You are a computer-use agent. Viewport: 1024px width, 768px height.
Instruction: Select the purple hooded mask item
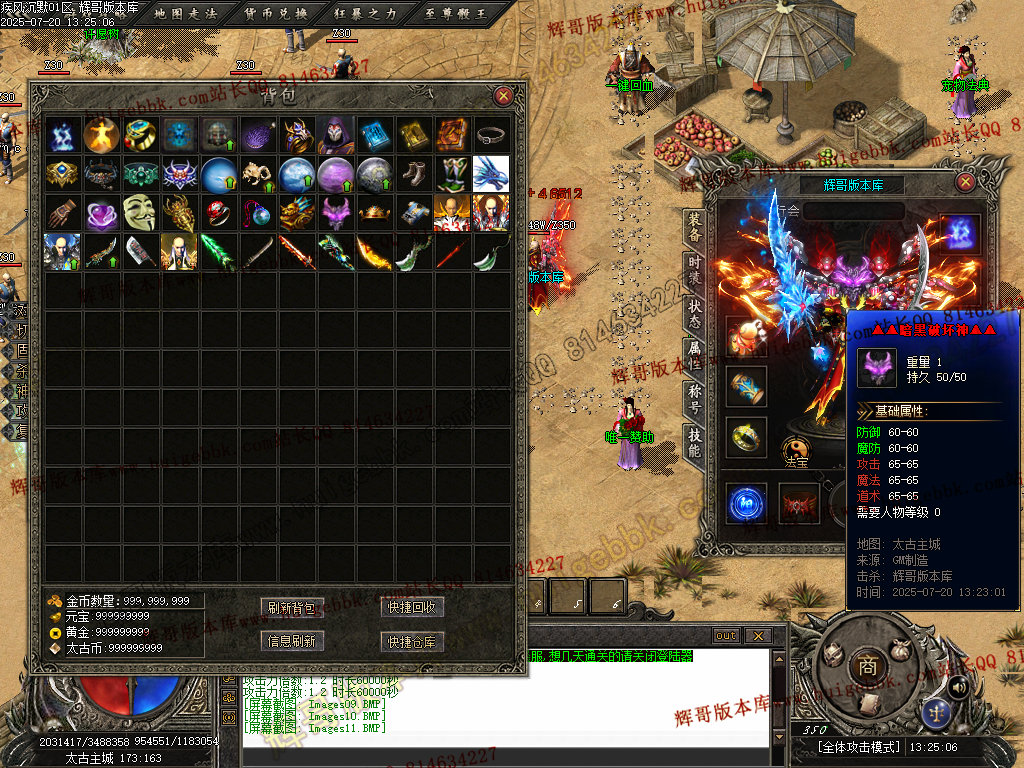336,134
